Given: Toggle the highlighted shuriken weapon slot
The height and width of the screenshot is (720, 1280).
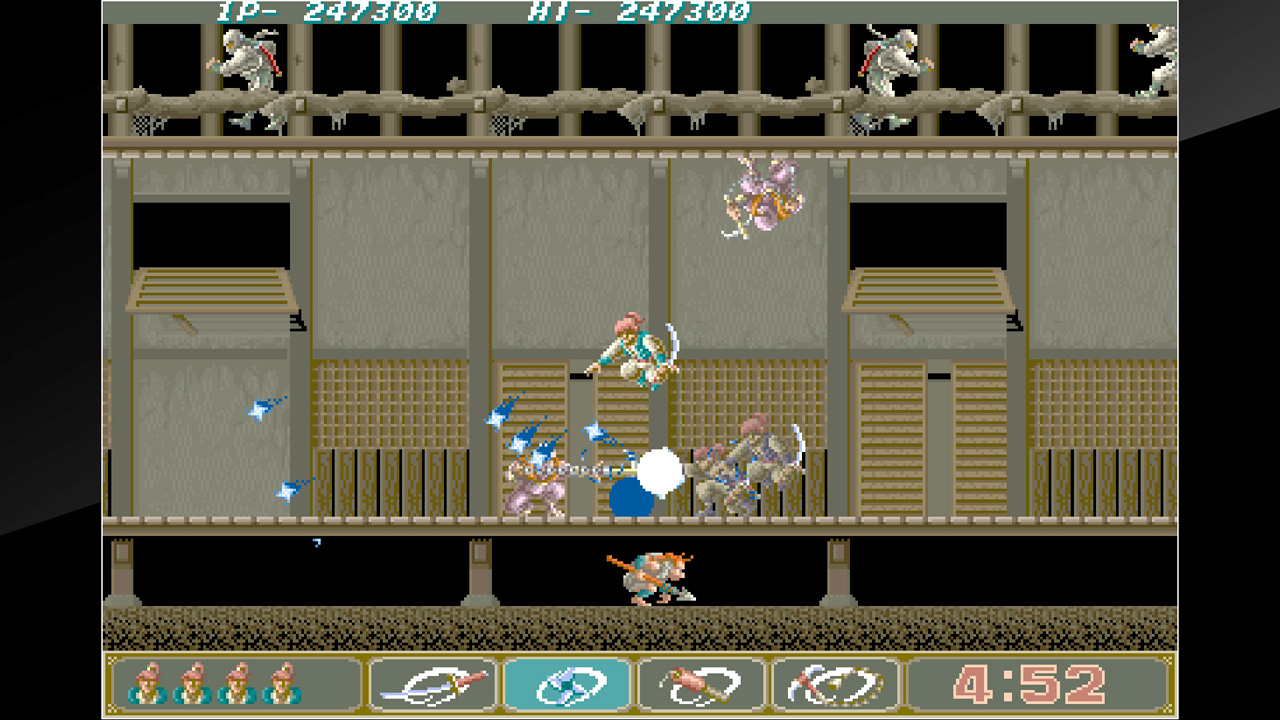Looking at the screenshot, I should point(568,686).
